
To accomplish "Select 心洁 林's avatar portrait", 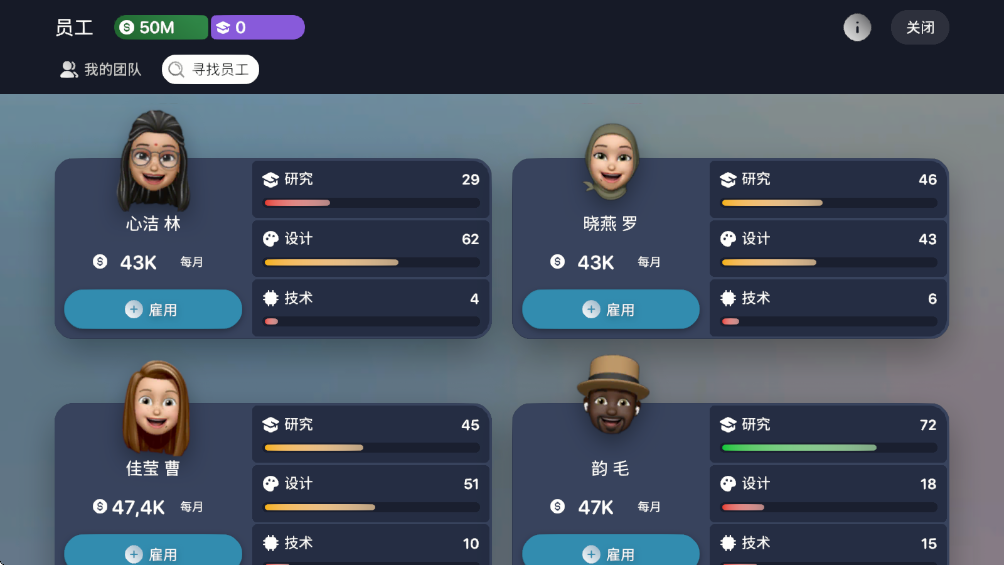I will click(x=154, y=160).
